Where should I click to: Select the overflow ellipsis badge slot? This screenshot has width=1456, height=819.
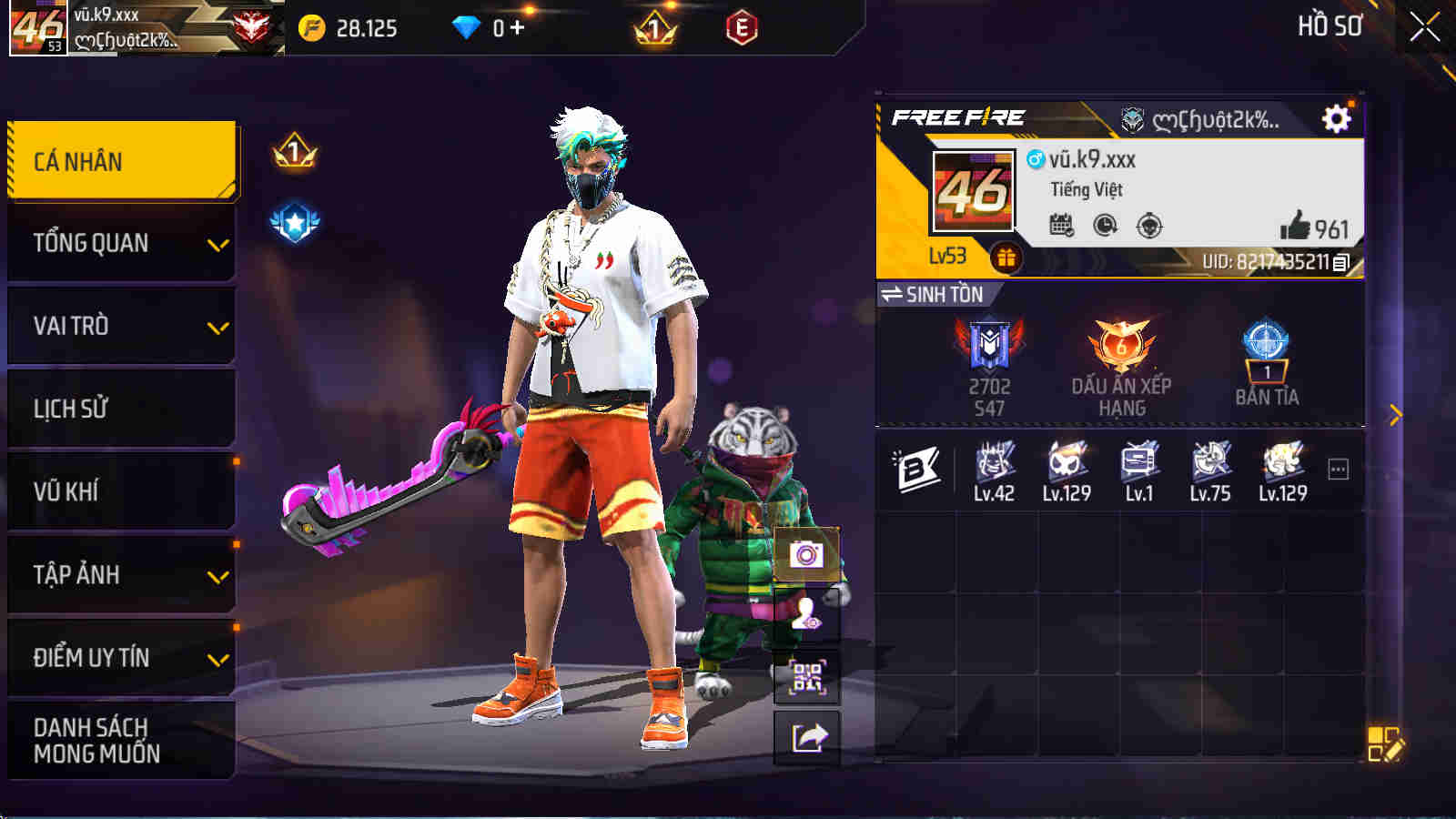tap(1336, 469)
